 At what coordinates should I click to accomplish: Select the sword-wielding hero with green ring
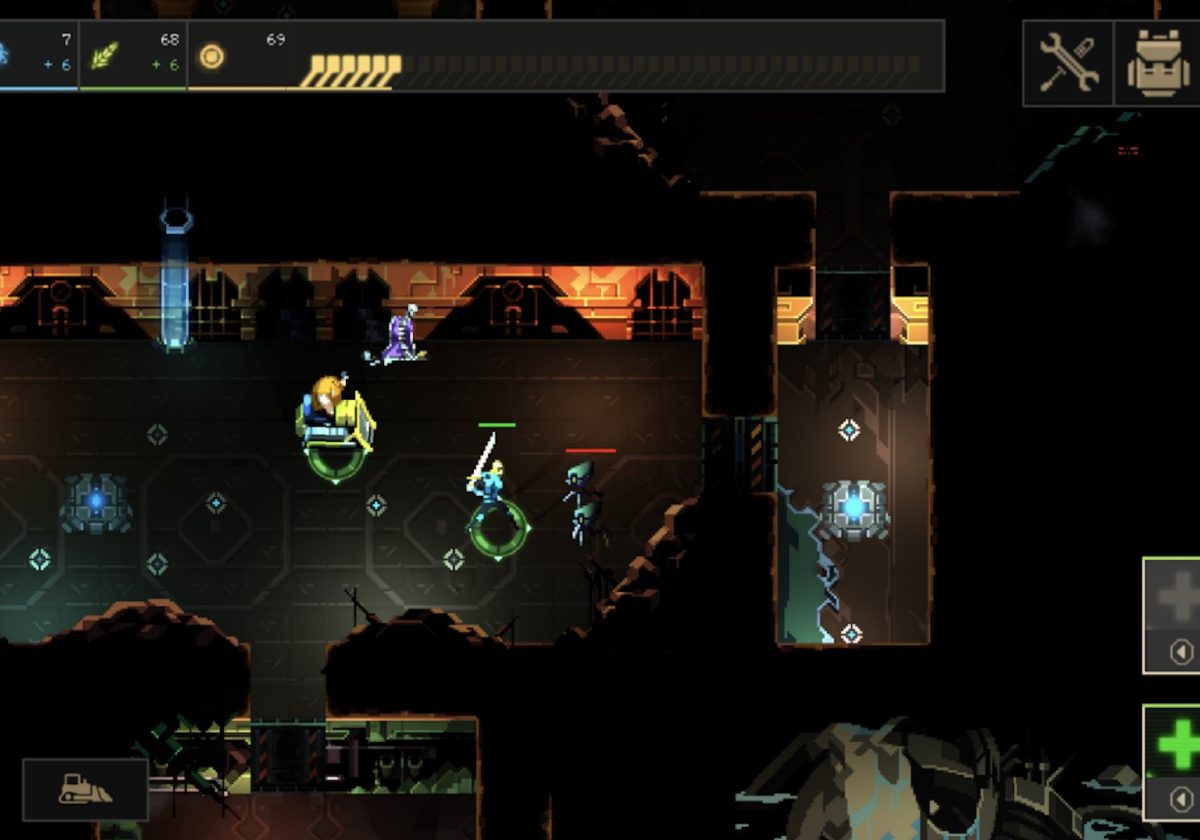(x=490, y=490)
